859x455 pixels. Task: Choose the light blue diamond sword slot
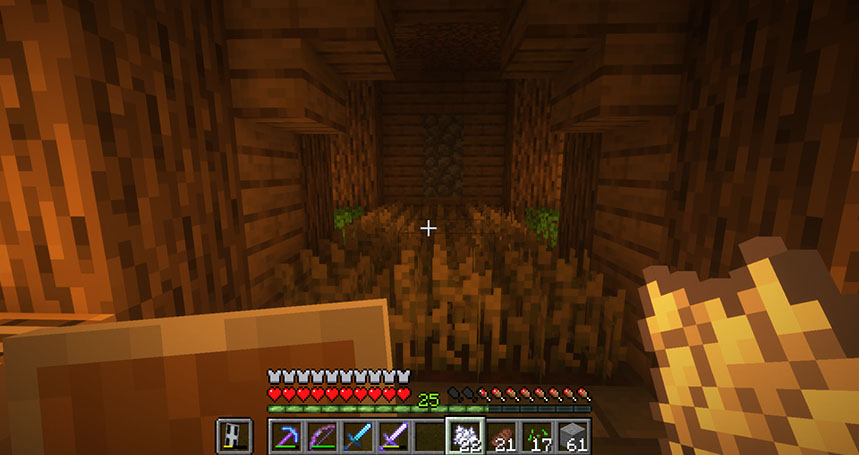point(358,437)
